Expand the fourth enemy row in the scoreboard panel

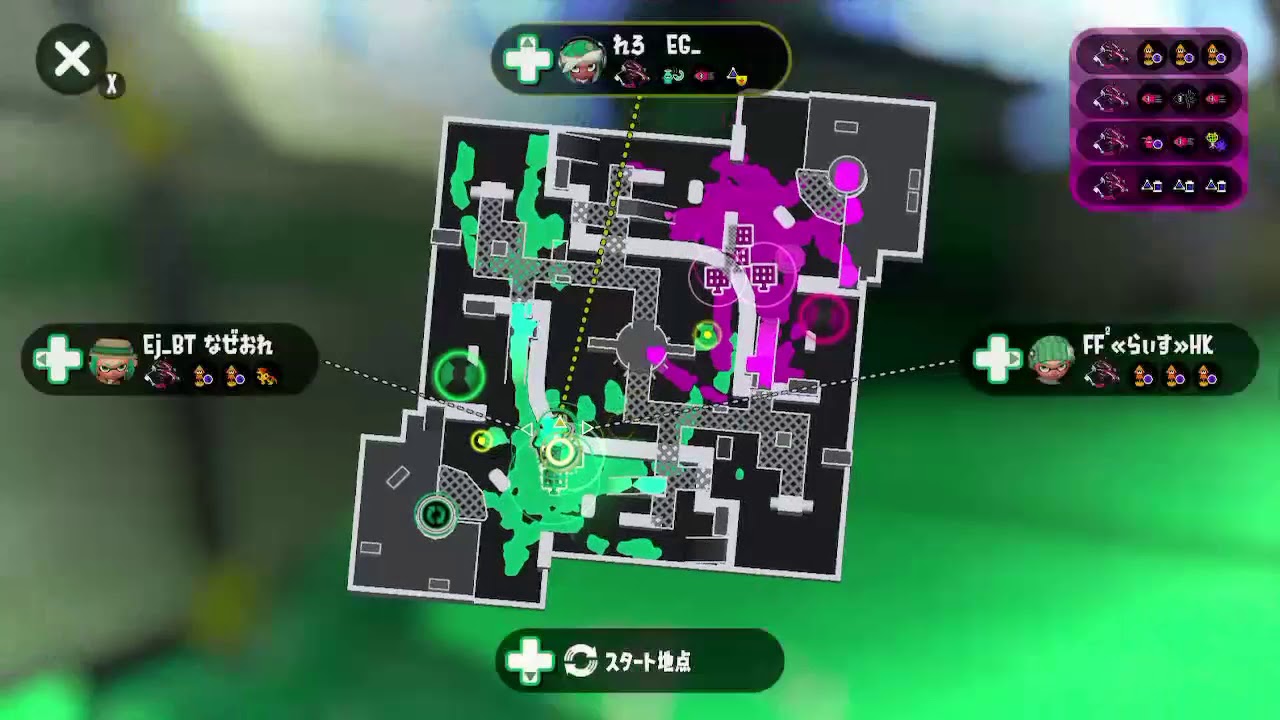click(1155, 185)
